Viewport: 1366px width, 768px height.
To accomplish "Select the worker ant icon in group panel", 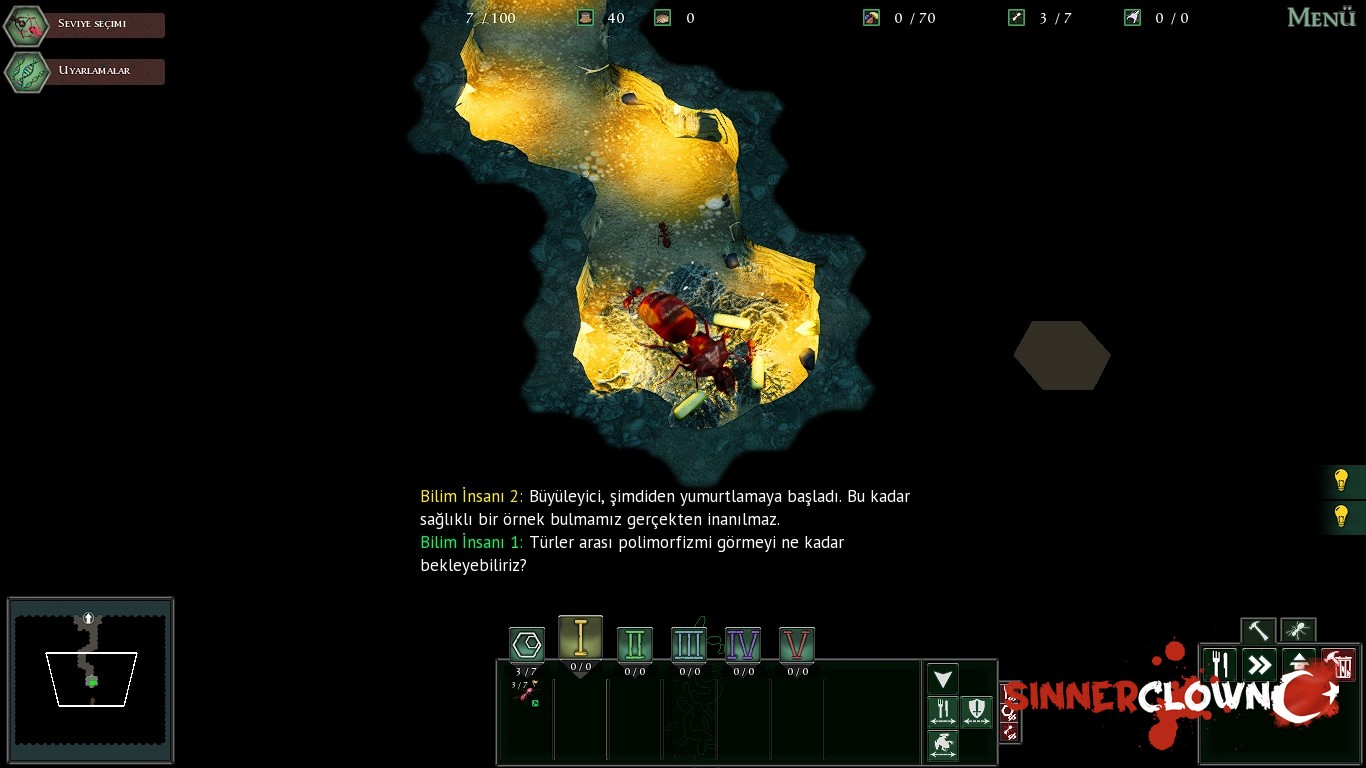I will point(526,692).
